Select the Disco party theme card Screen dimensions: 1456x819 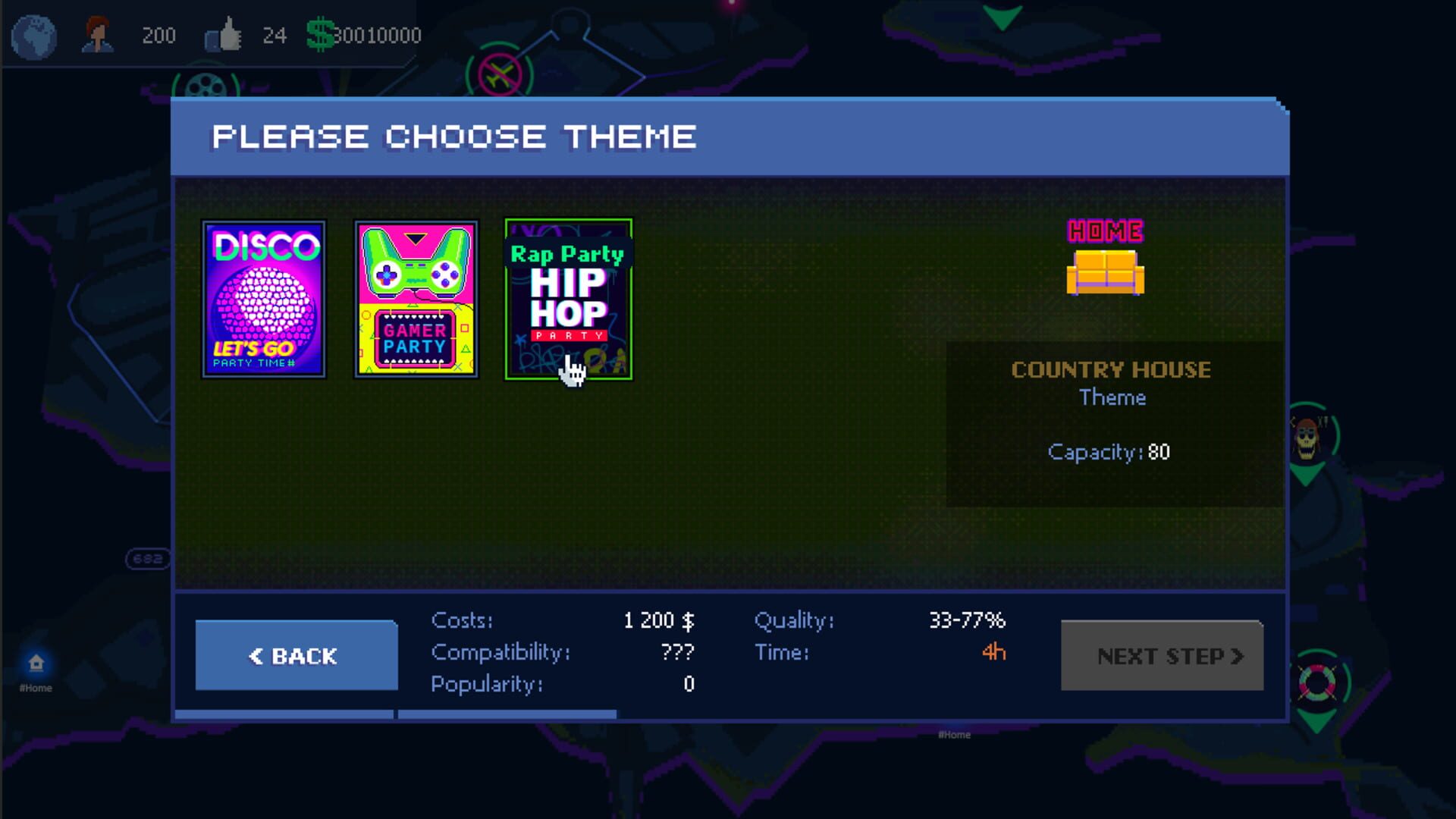(x=264, y=299)
